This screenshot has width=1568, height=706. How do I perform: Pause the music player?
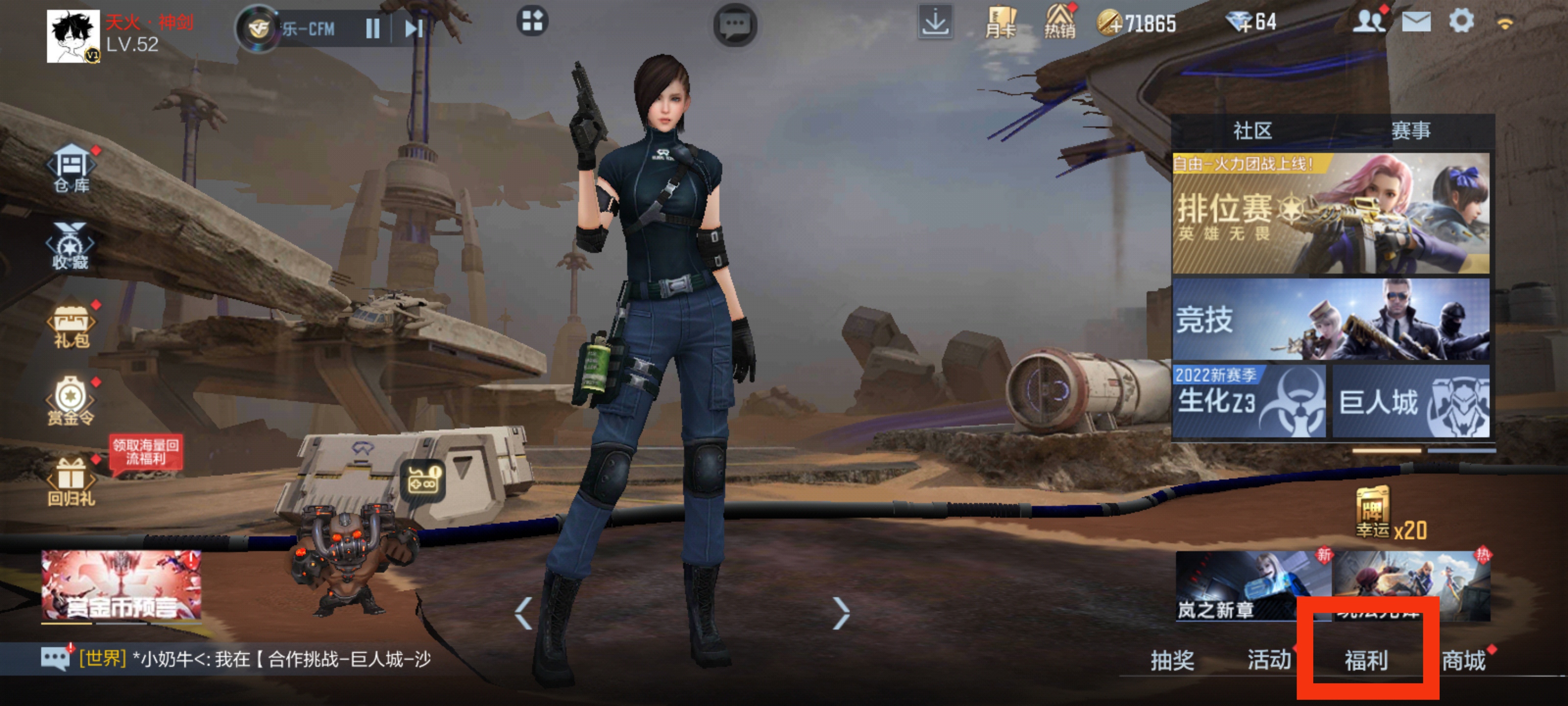coord(372,28)
